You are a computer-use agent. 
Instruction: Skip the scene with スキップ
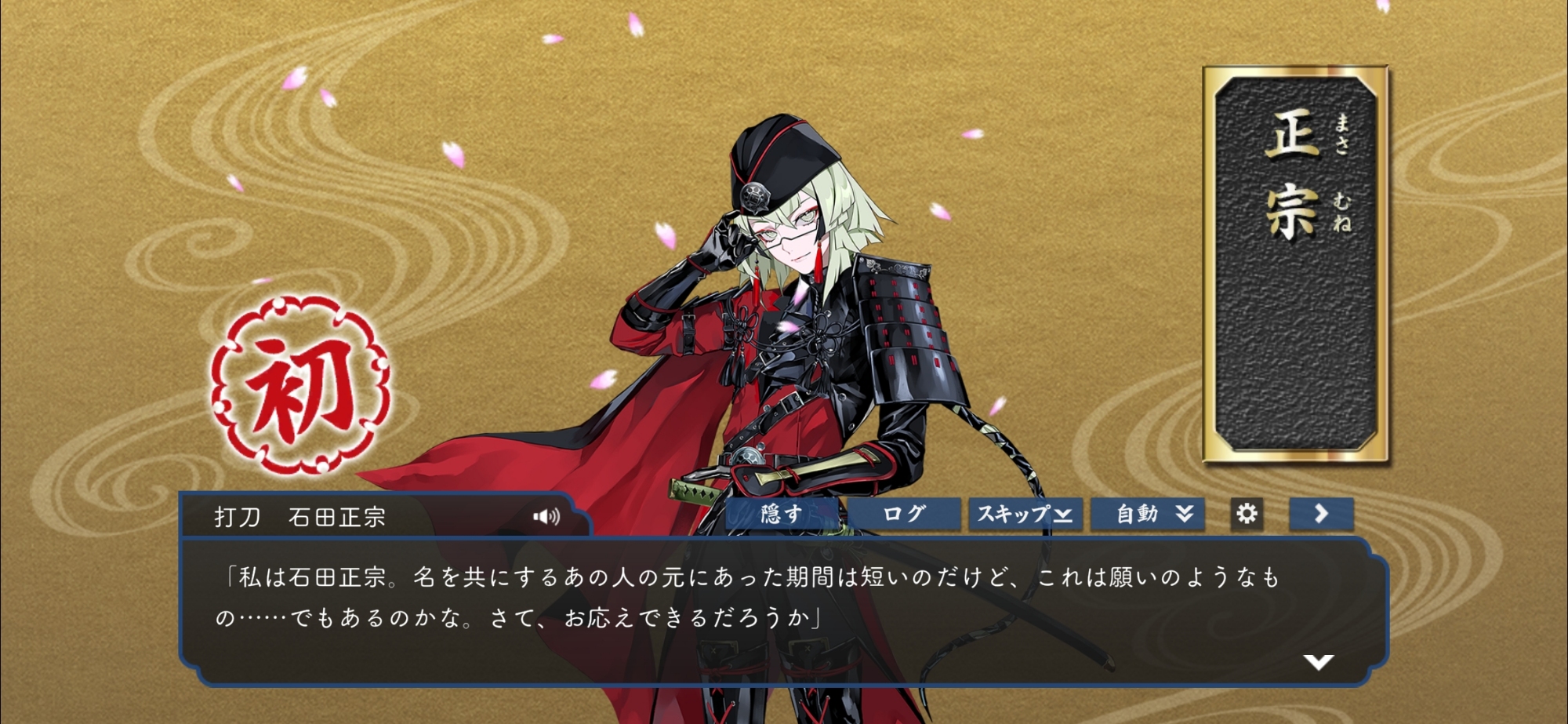tap(1025, 515)
